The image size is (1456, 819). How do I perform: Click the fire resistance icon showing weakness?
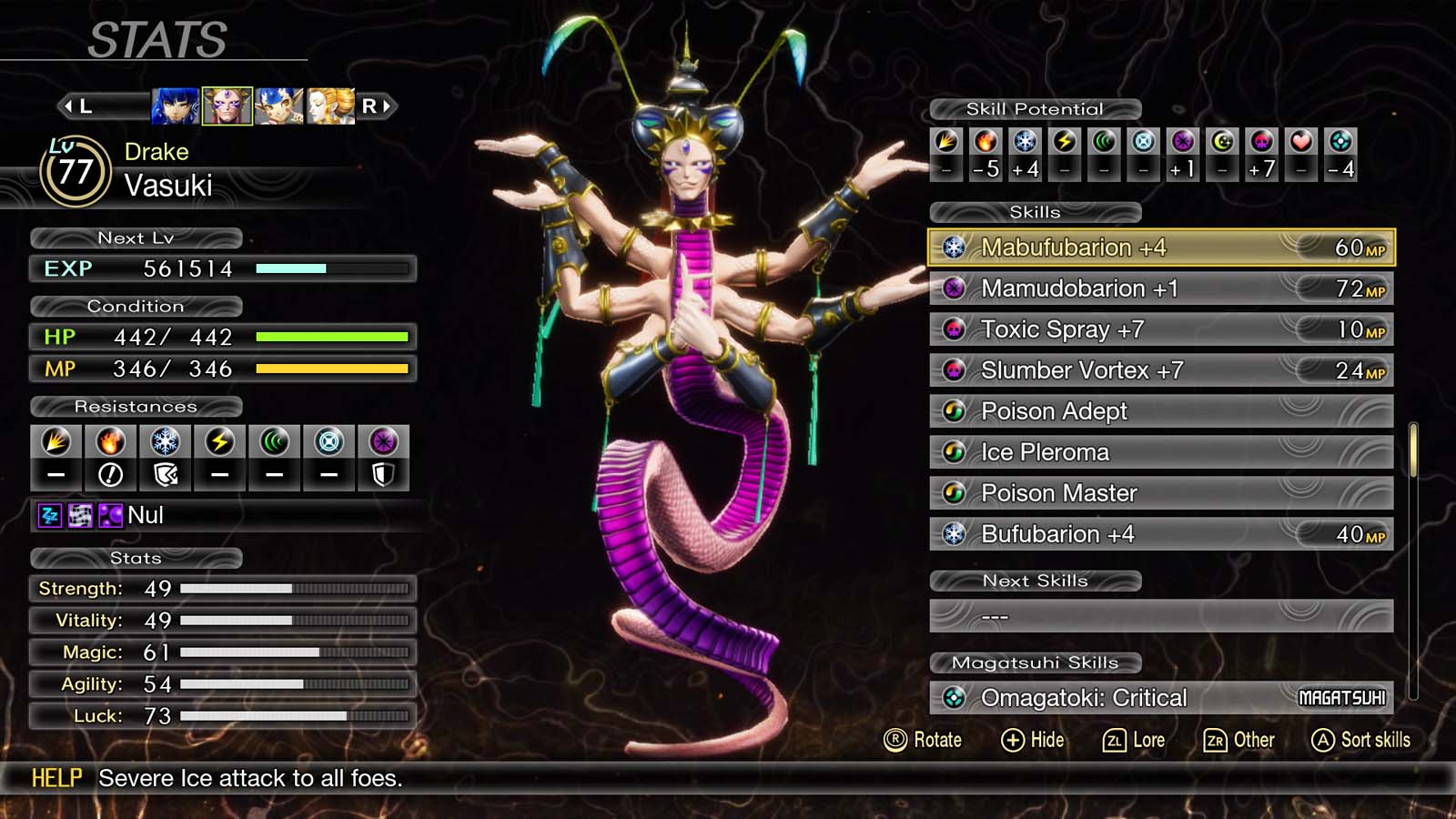tap(111, 458)
